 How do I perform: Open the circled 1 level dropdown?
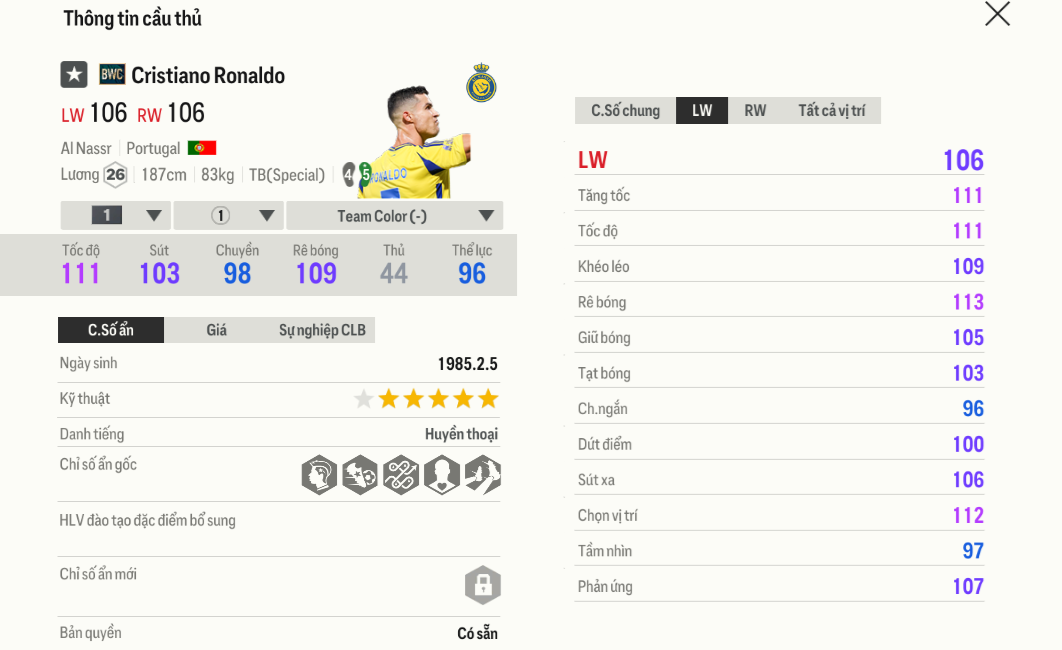coord(229,216)
